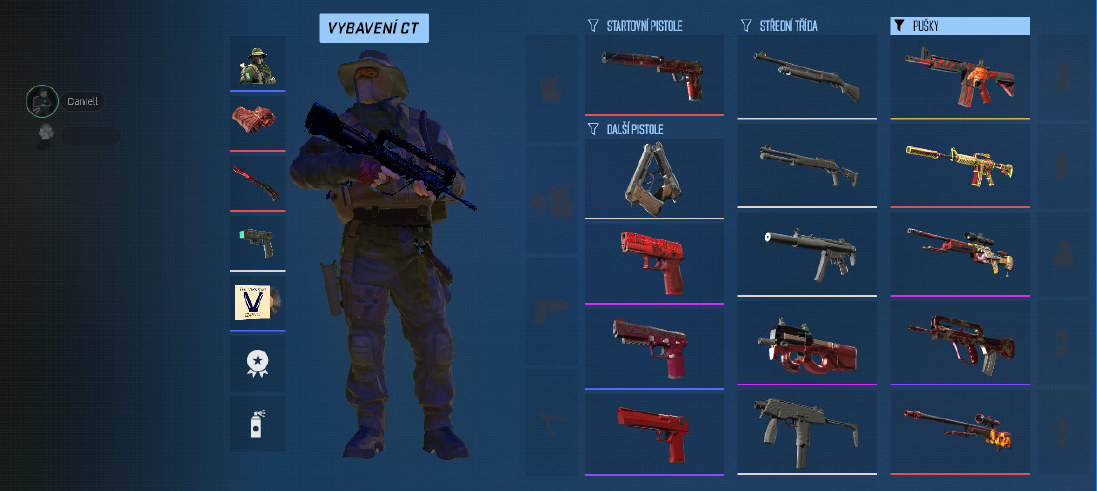Open the music kit slot
Image resolution: width=1097 pixels, height=491 pixels.
tap(257, 301)
